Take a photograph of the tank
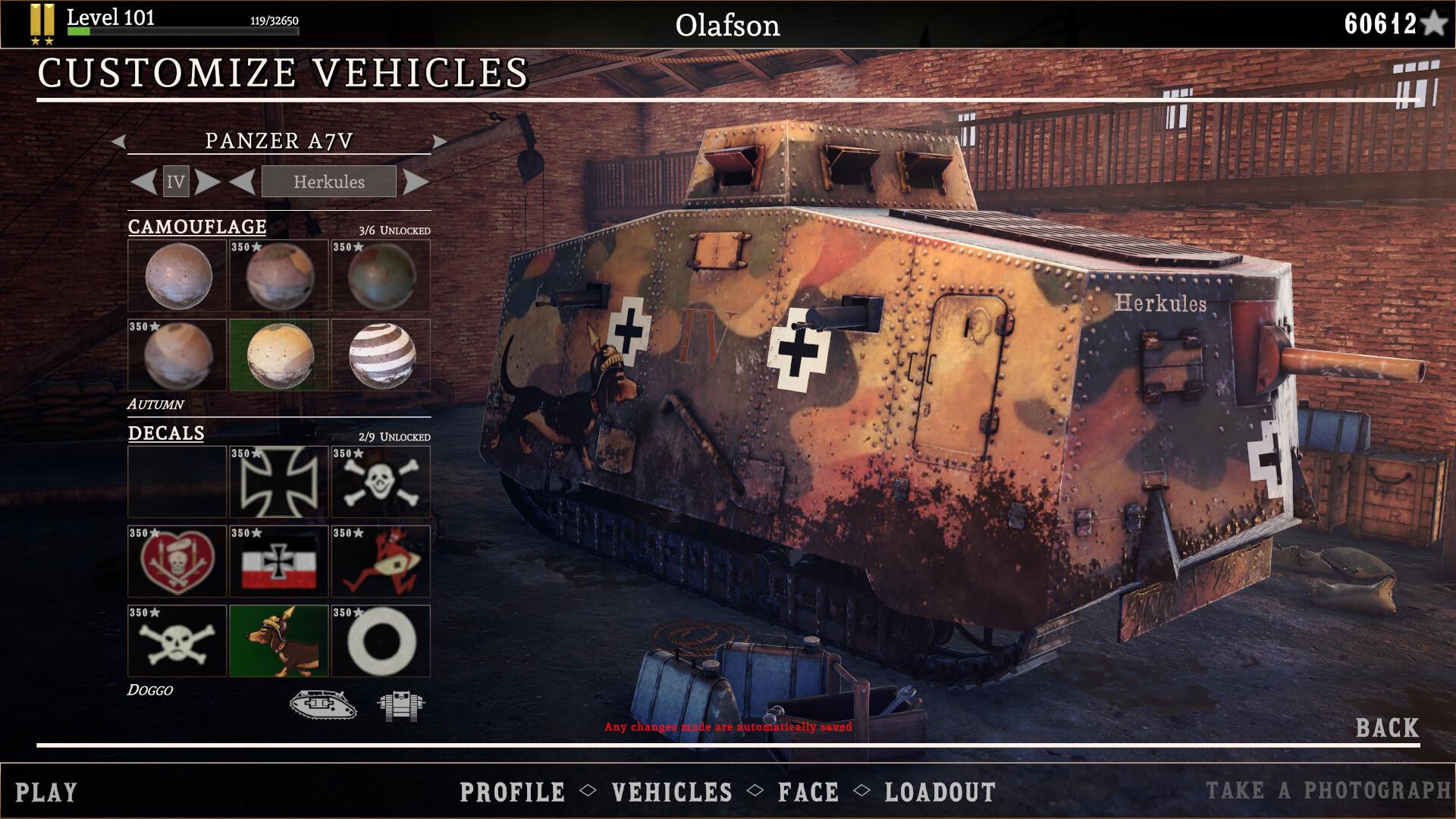The image size is (1456, 819). point(1328,791)
